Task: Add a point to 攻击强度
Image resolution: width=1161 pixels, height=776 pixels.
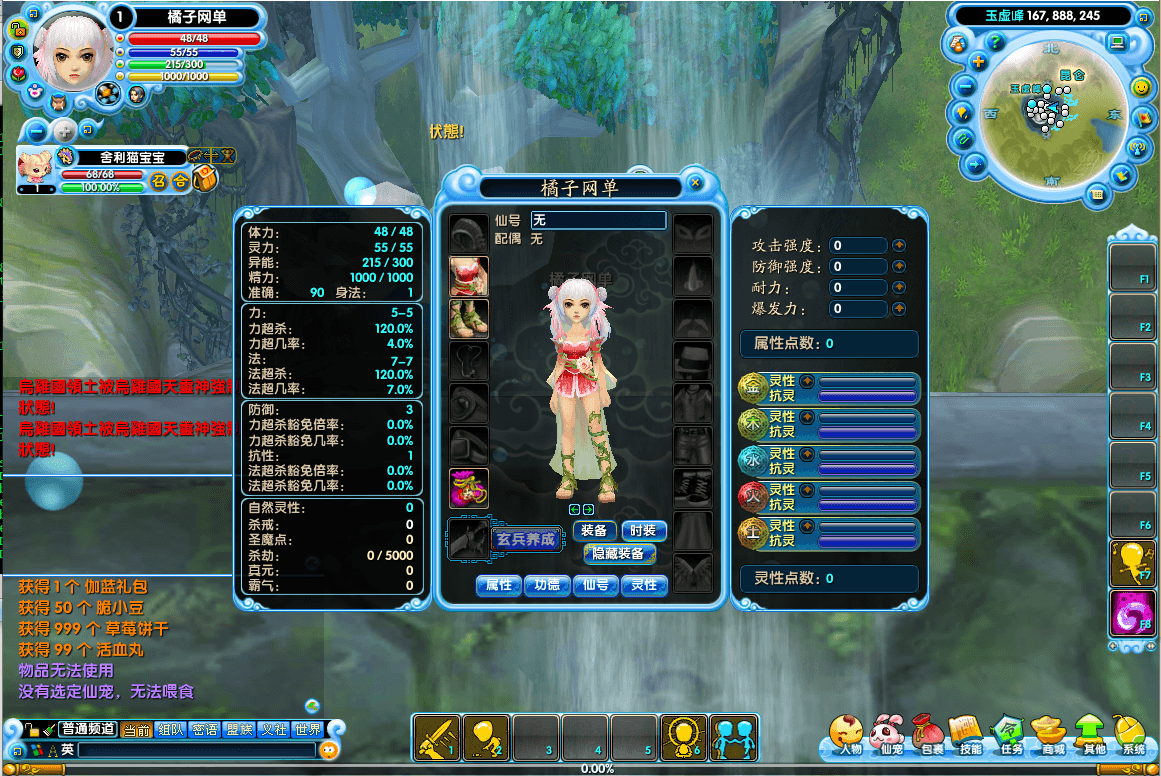Action: click(x=899, y=245)
